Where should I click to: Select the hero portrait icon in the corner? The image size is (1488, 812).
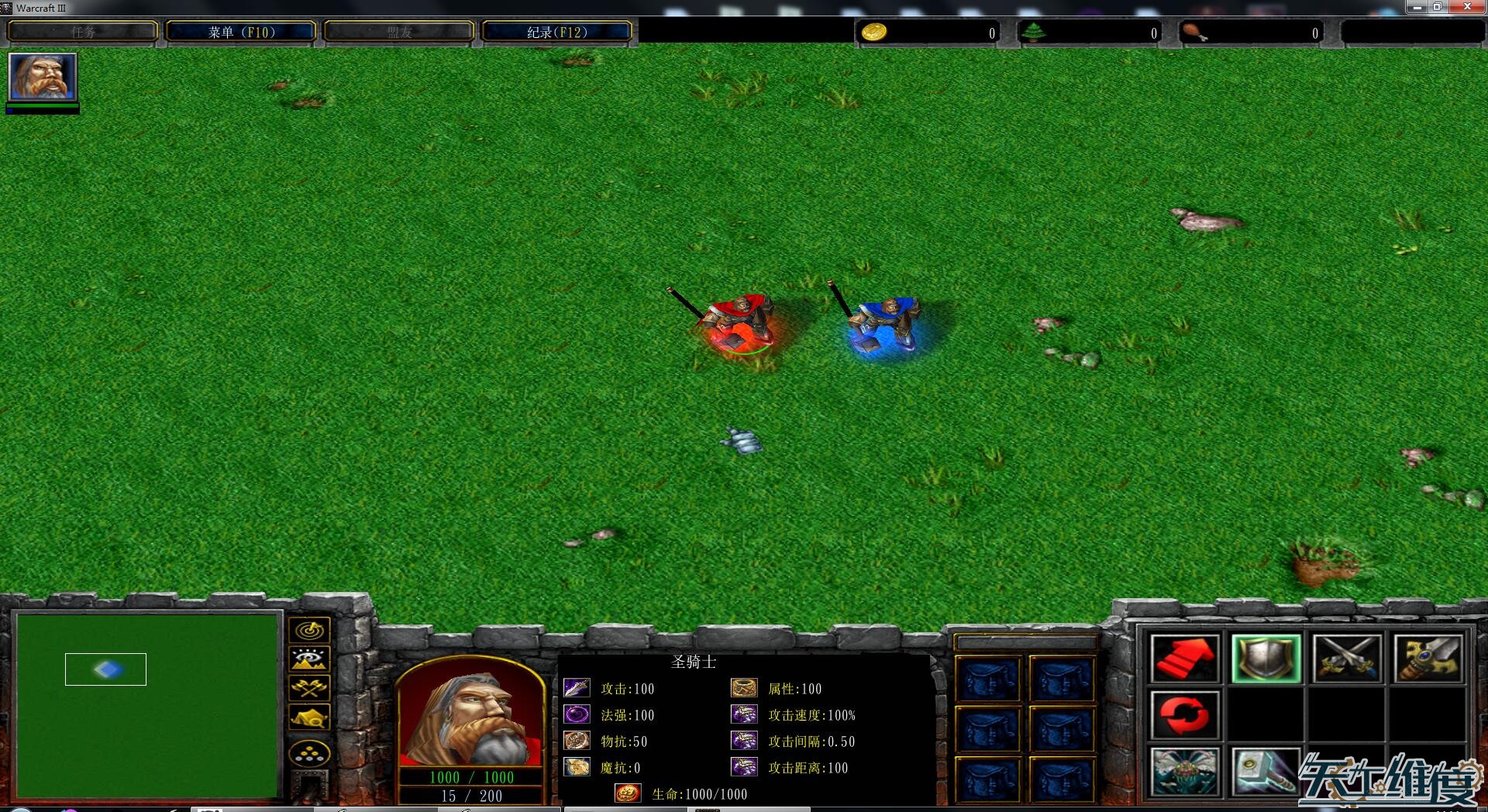tap(43, 76)
